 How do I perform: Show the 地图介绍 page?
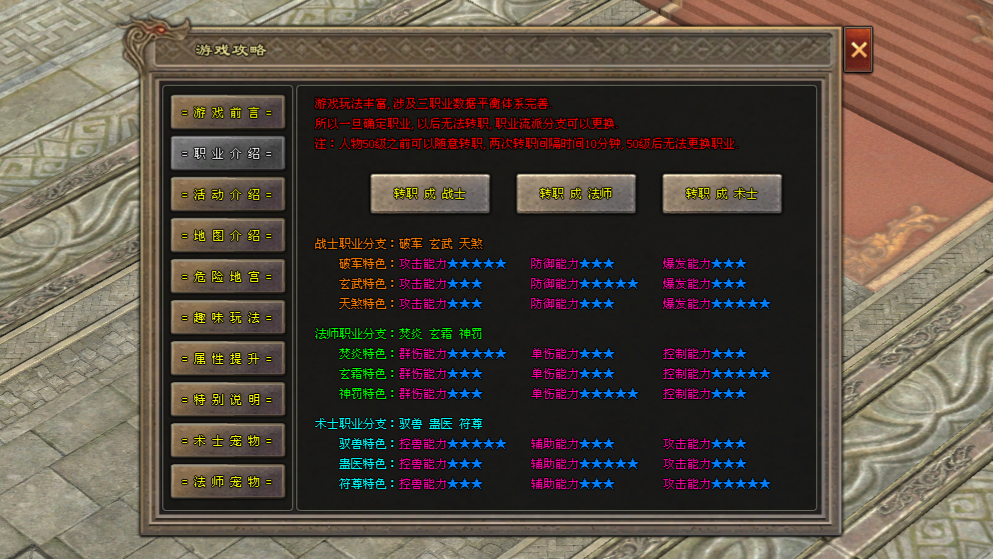227,235
